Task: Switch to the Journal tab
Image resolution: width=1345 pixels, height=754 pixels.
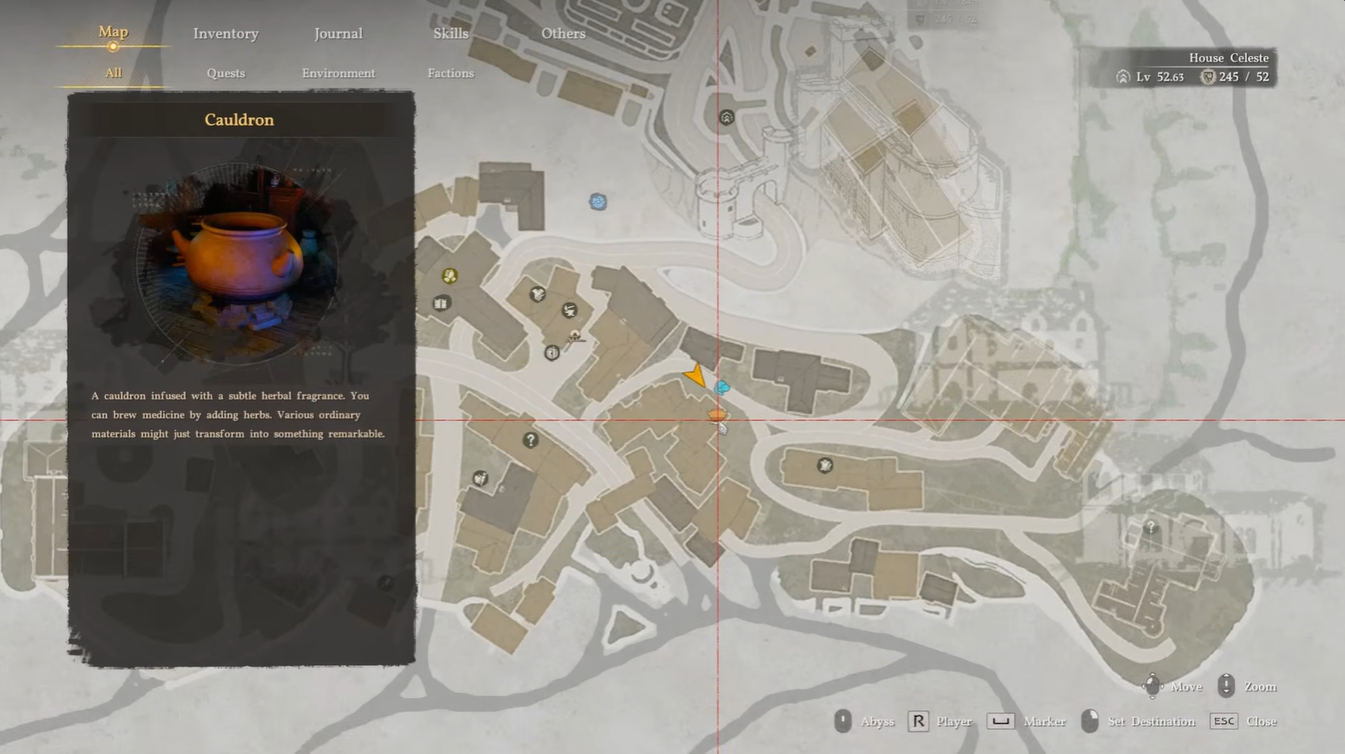Action: pyautogui.click(x=338, y=34)
